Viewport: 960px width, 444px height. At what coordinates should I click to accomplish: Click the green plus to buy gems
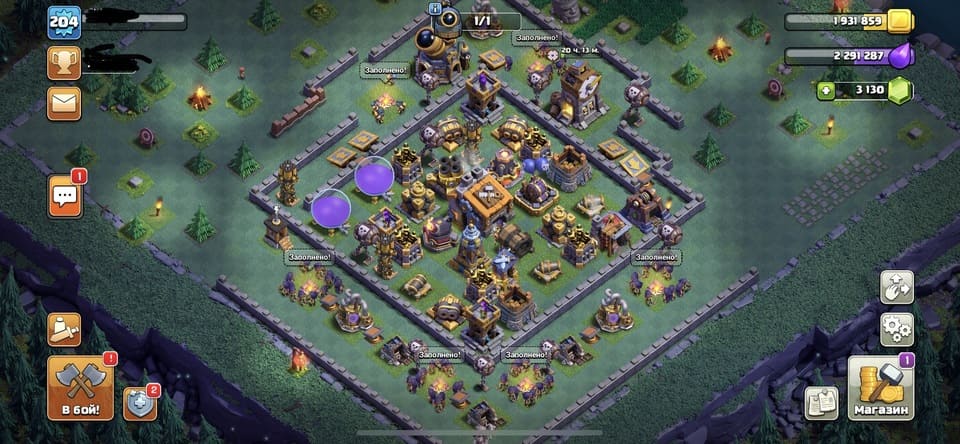pos(826,90)
